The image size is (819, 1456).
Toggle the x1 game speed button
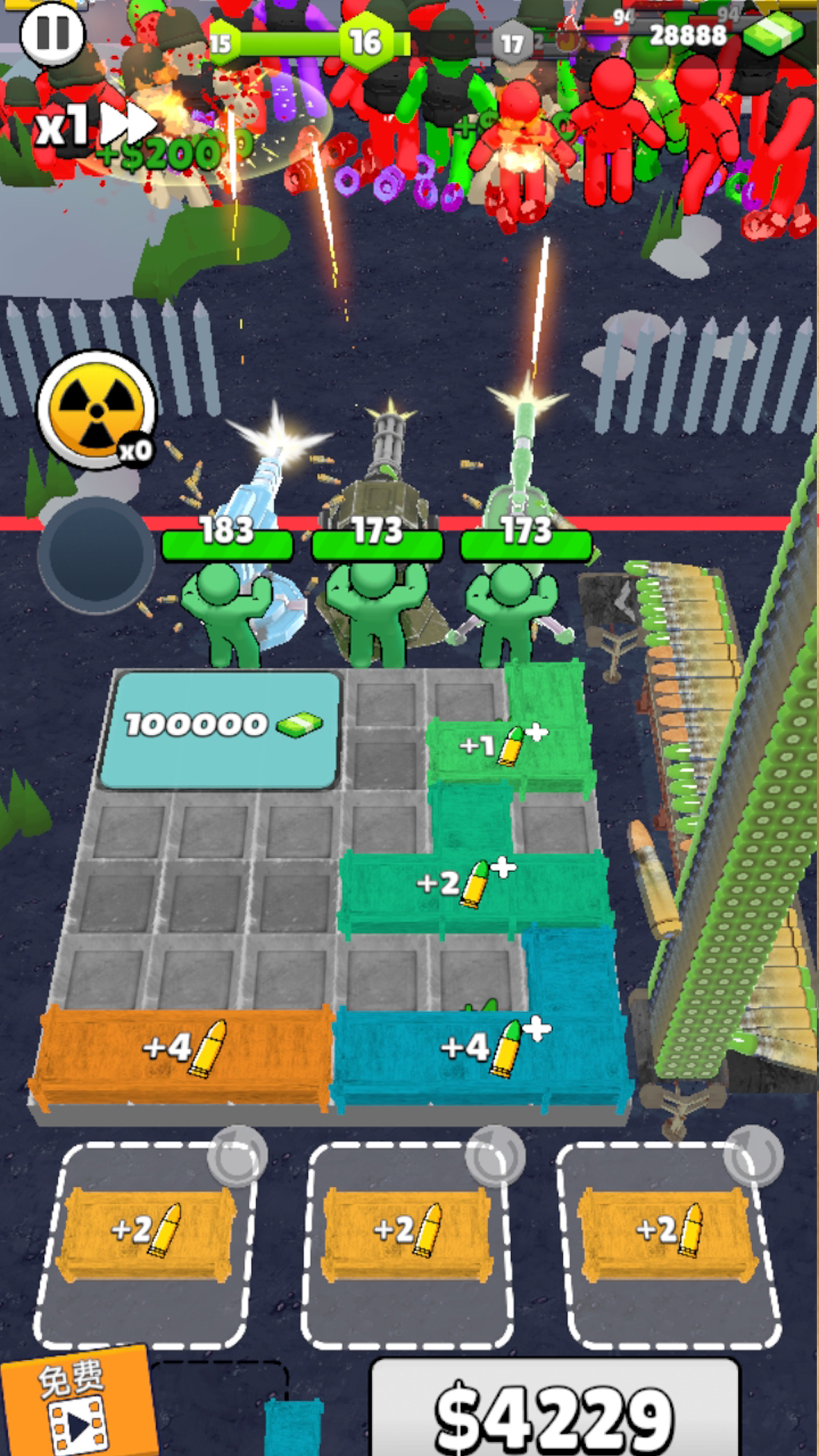(x=95, y=126)
